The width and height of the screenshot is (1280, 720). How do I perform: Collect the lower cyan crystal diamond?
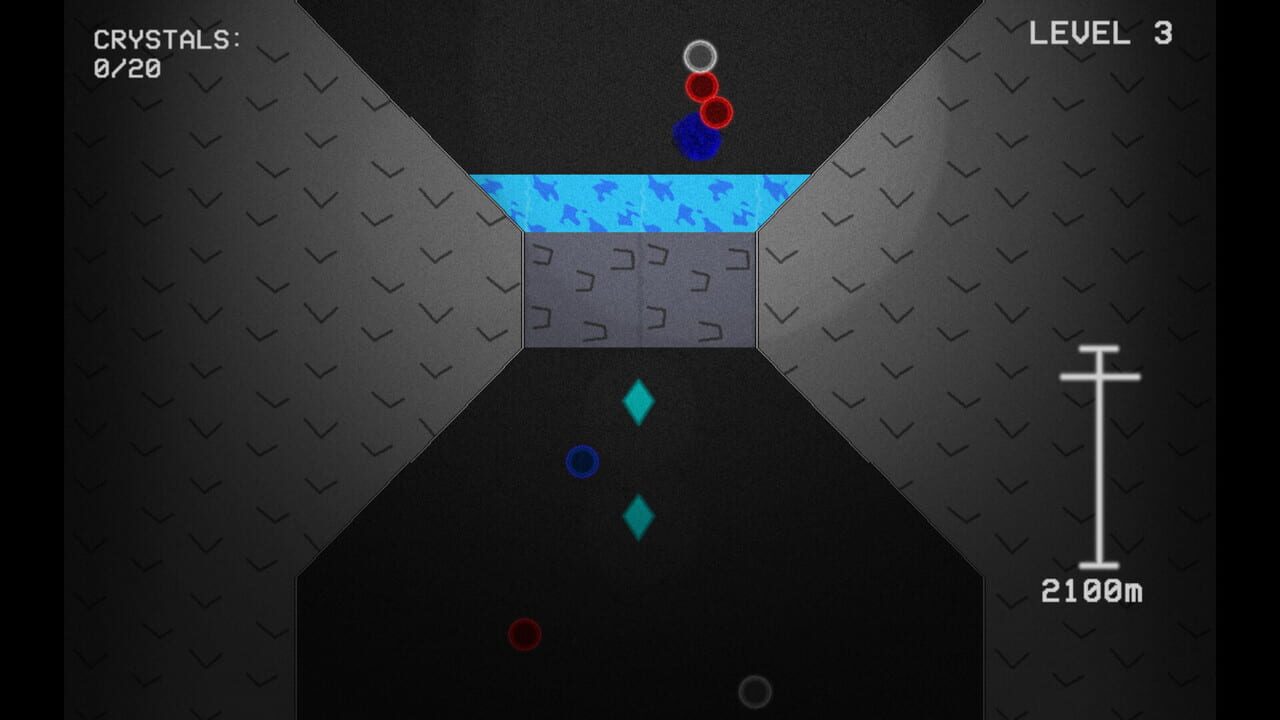tap(637, 518)
